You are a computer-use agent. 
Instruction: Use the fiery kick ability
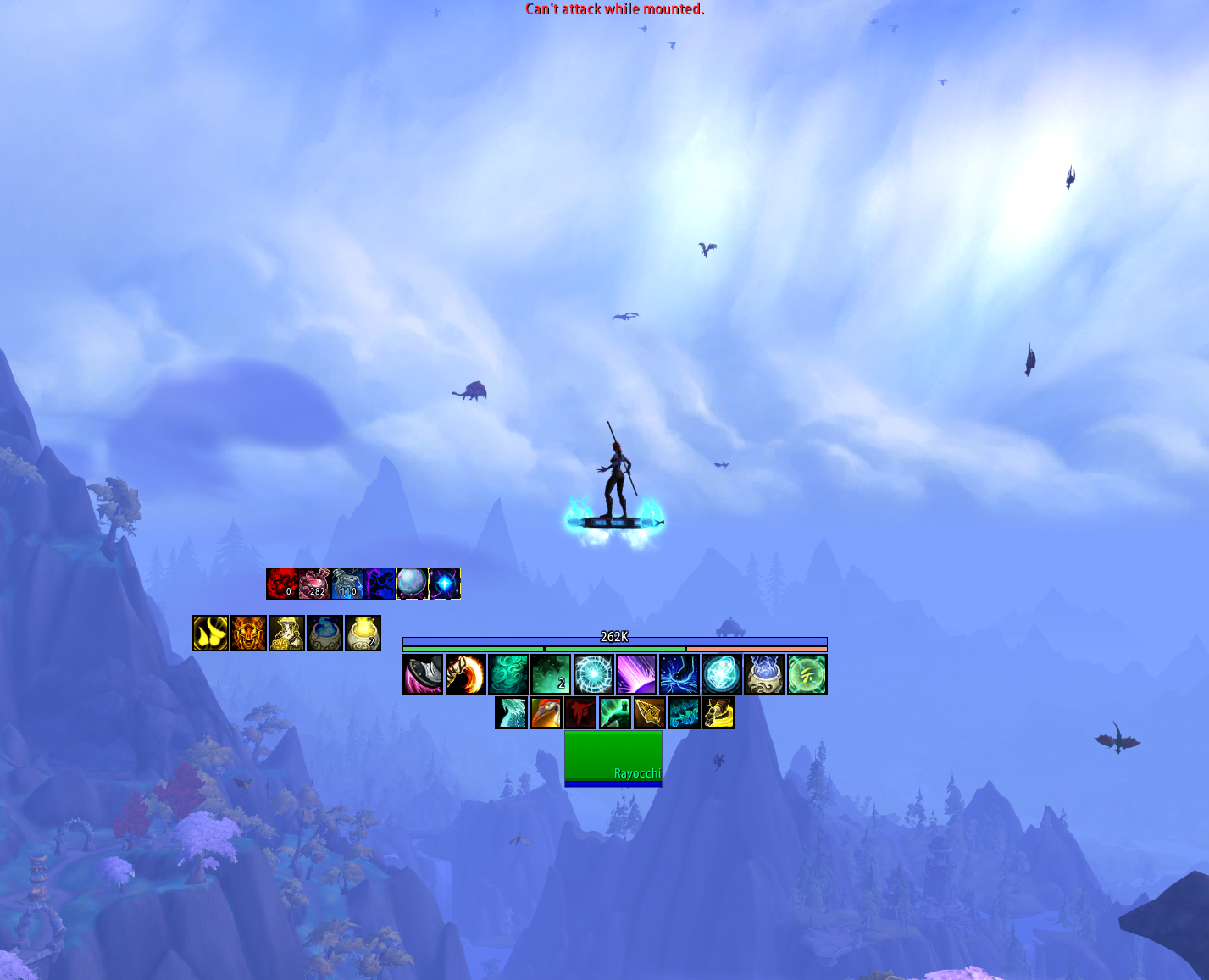pyautogui.click(x=465, y=674)
